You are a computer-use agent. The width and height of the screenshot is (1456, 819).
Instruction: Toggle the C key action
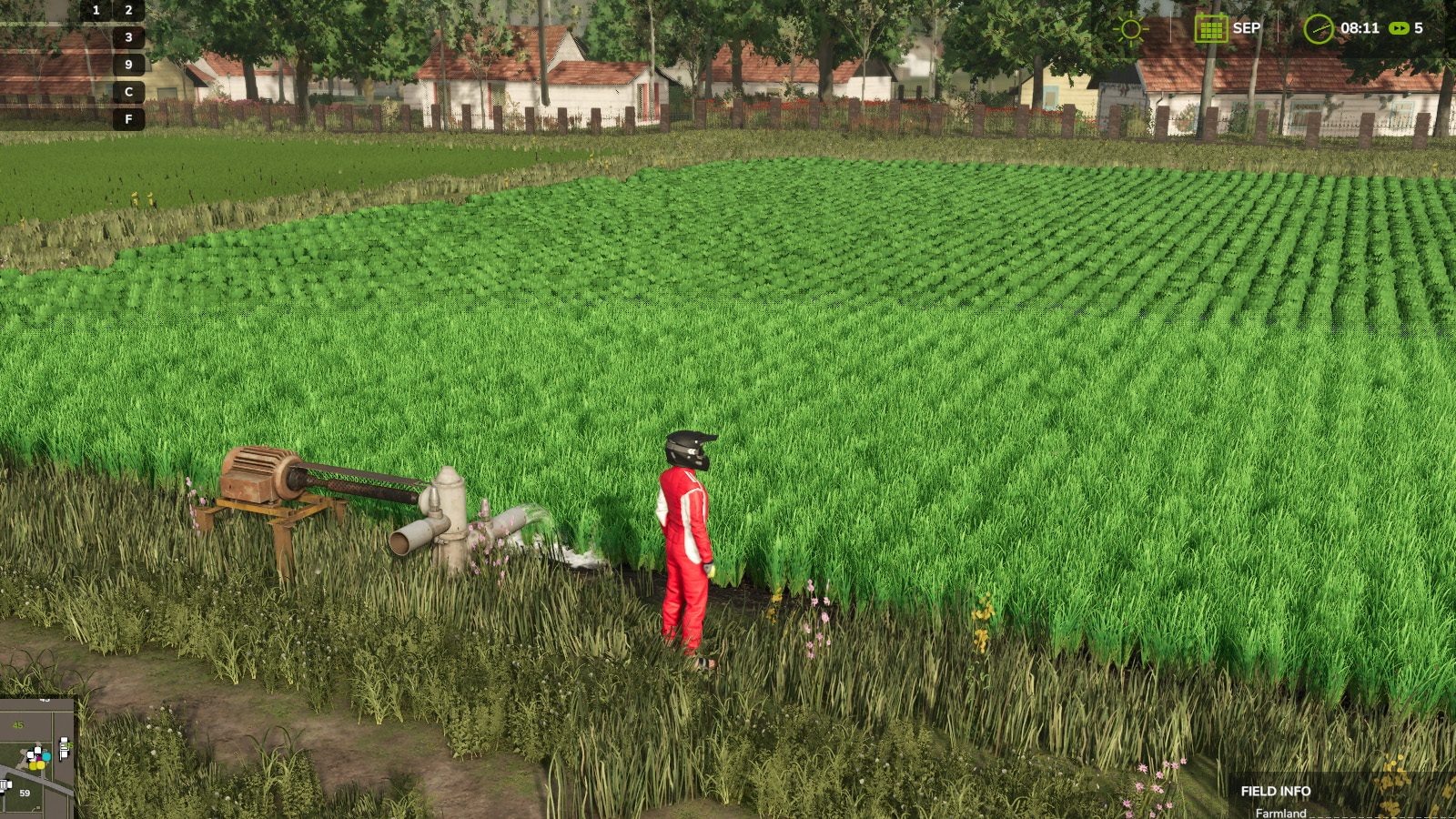tap(130, 91)
